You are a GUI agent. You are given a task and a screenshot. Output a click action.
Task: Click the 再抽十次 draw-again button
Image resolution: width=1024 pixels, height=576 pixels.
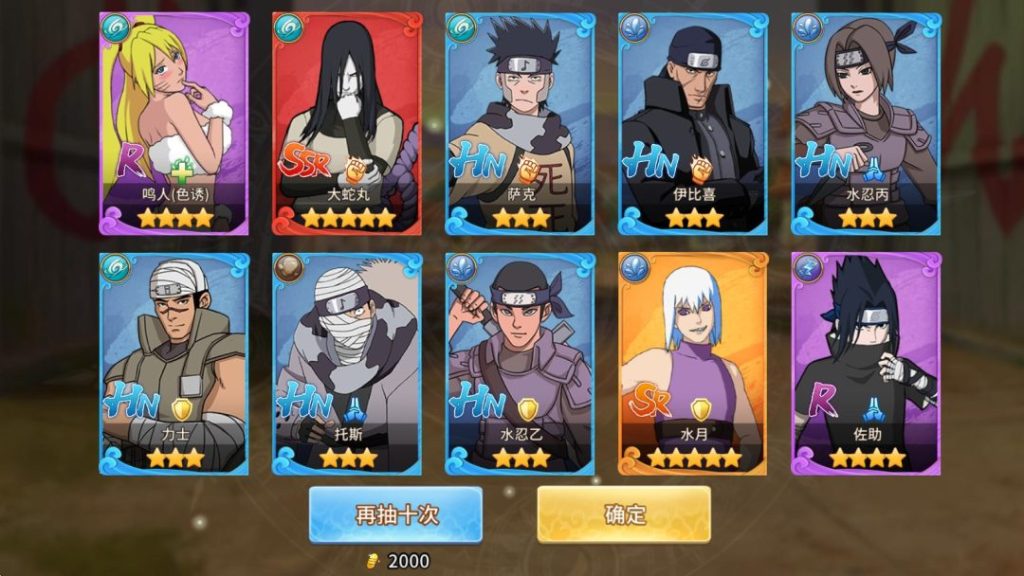click(395, 514)
